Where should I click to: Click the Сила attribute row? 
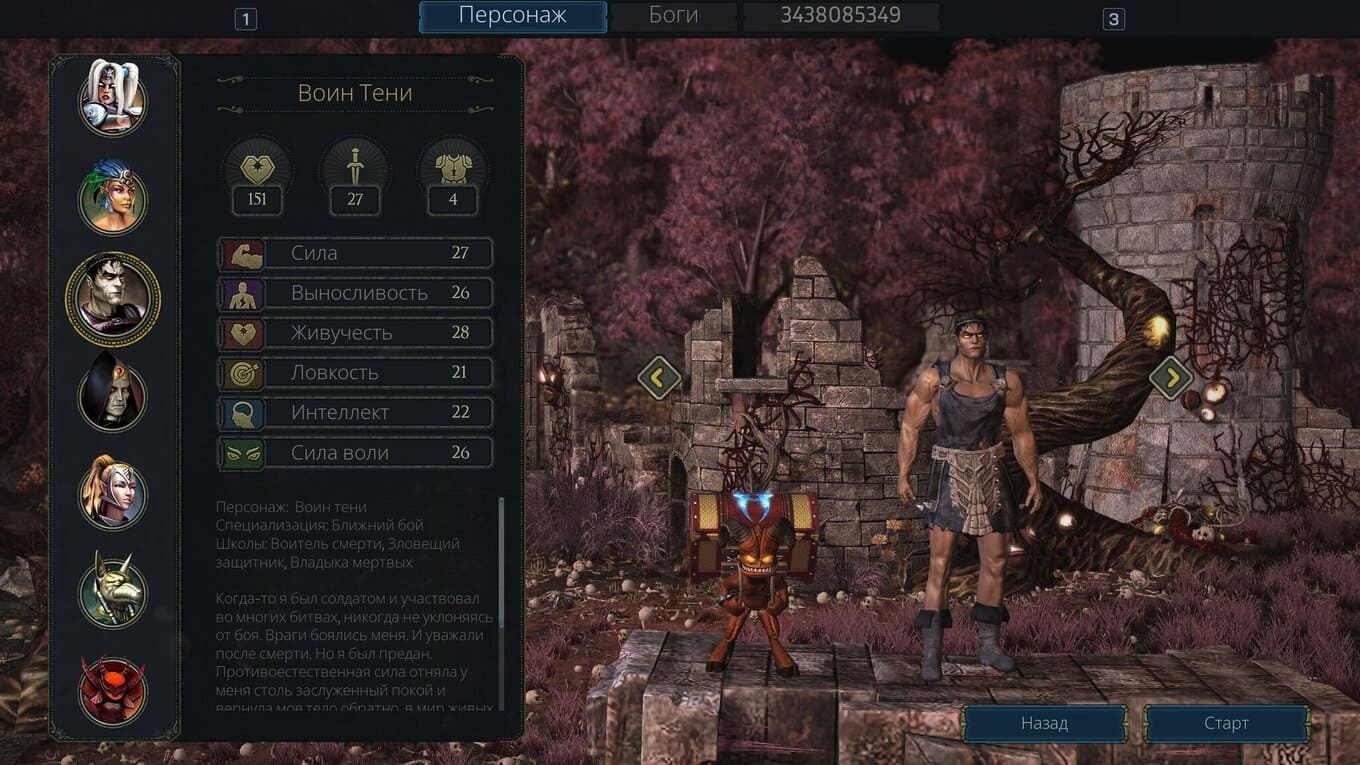click(356, 253)
